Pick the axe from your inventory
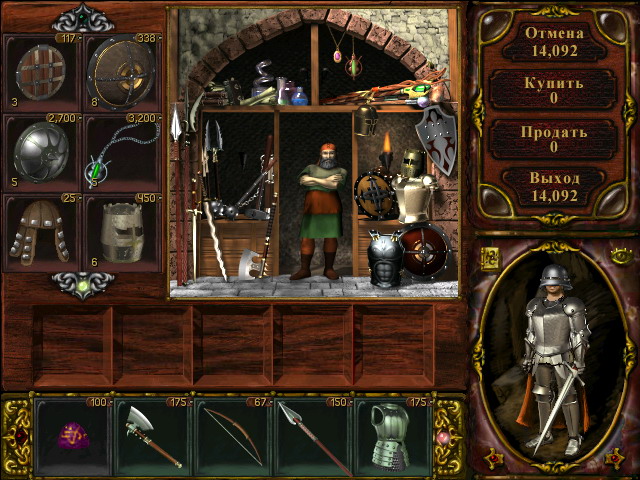640x480 pixels. point(154,436)
